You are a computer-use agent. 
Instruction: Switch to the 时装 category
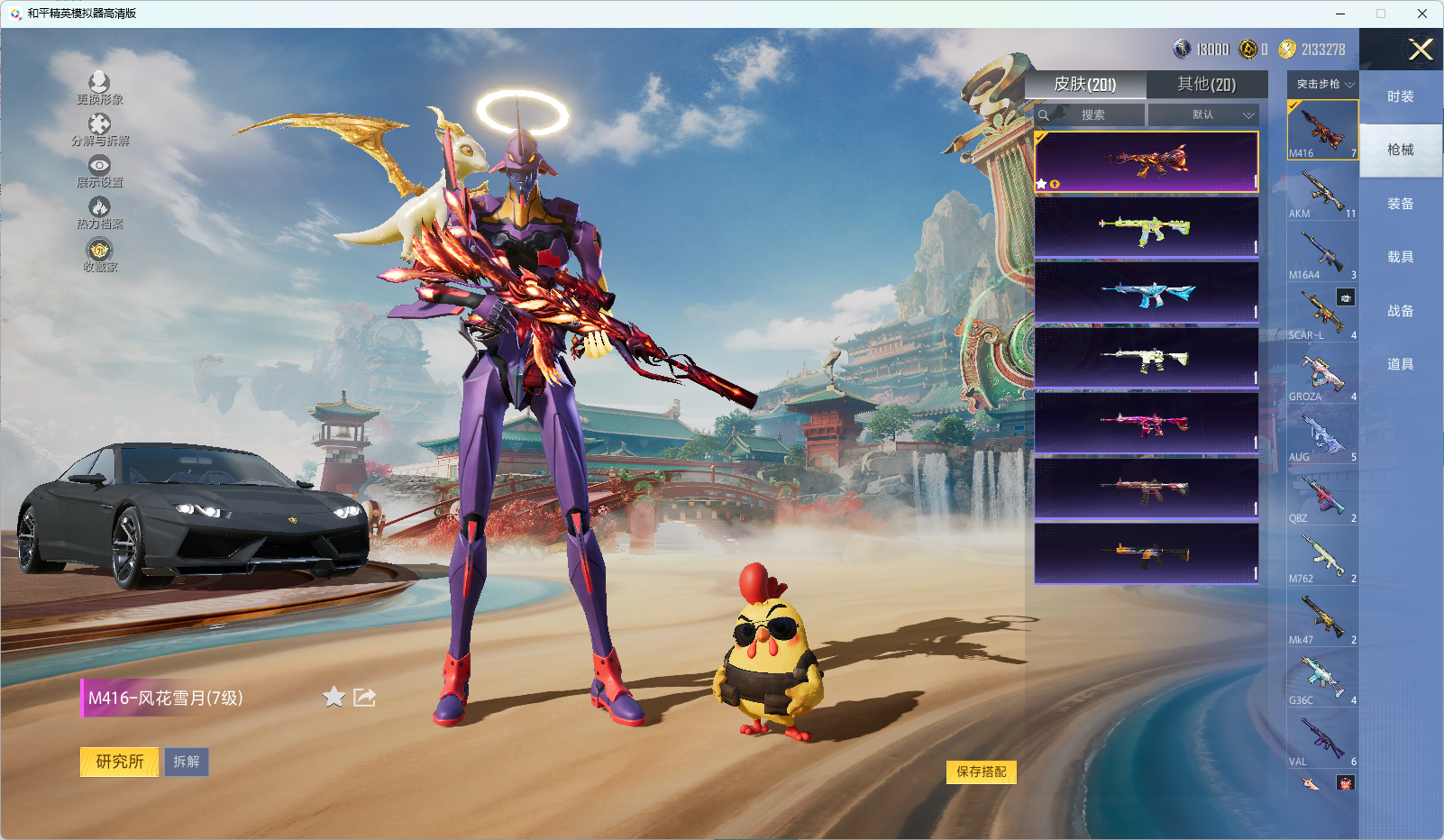[1400, 96]
